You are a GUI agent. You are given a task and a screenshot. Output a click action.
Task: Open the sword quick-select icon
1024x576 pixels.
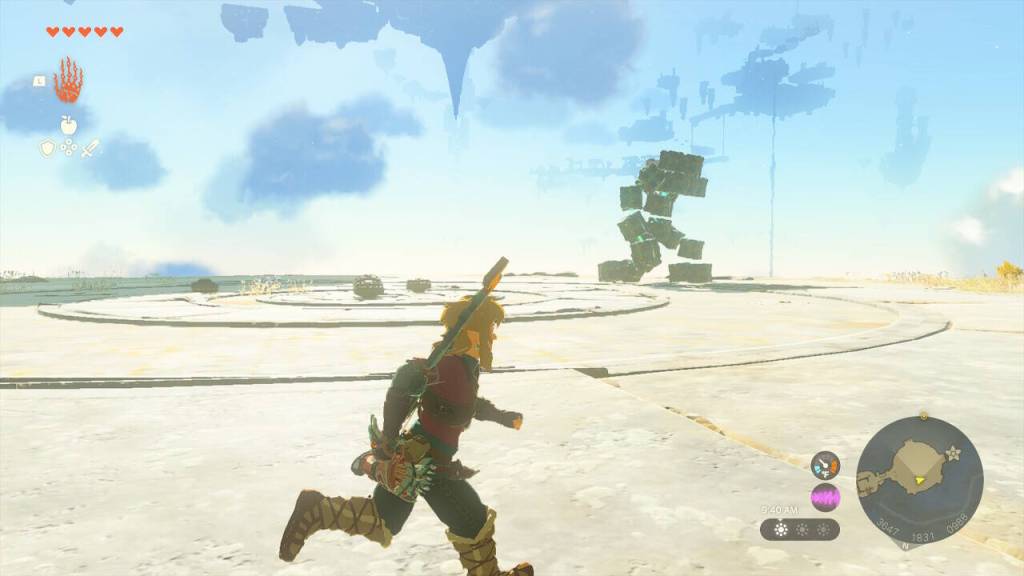click(x=90, y=148)
